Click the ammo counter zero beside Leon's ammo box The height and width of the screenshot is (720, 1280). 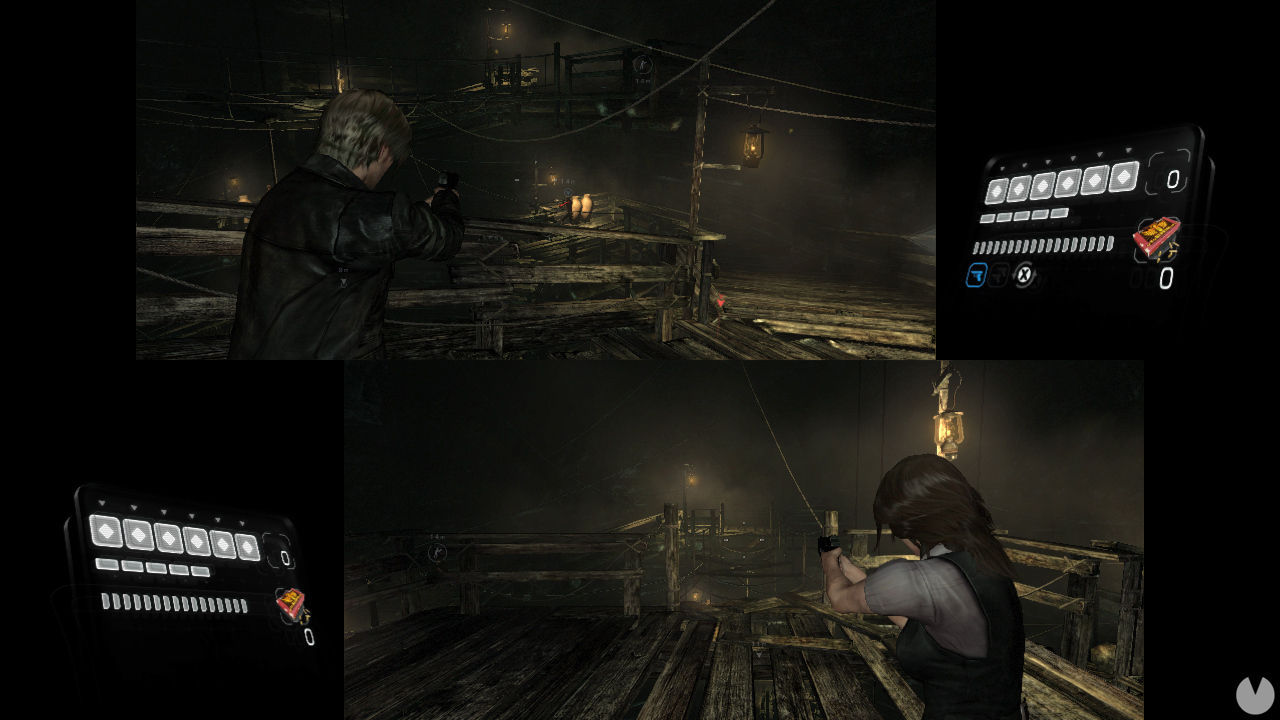(x=1165, y=276)
